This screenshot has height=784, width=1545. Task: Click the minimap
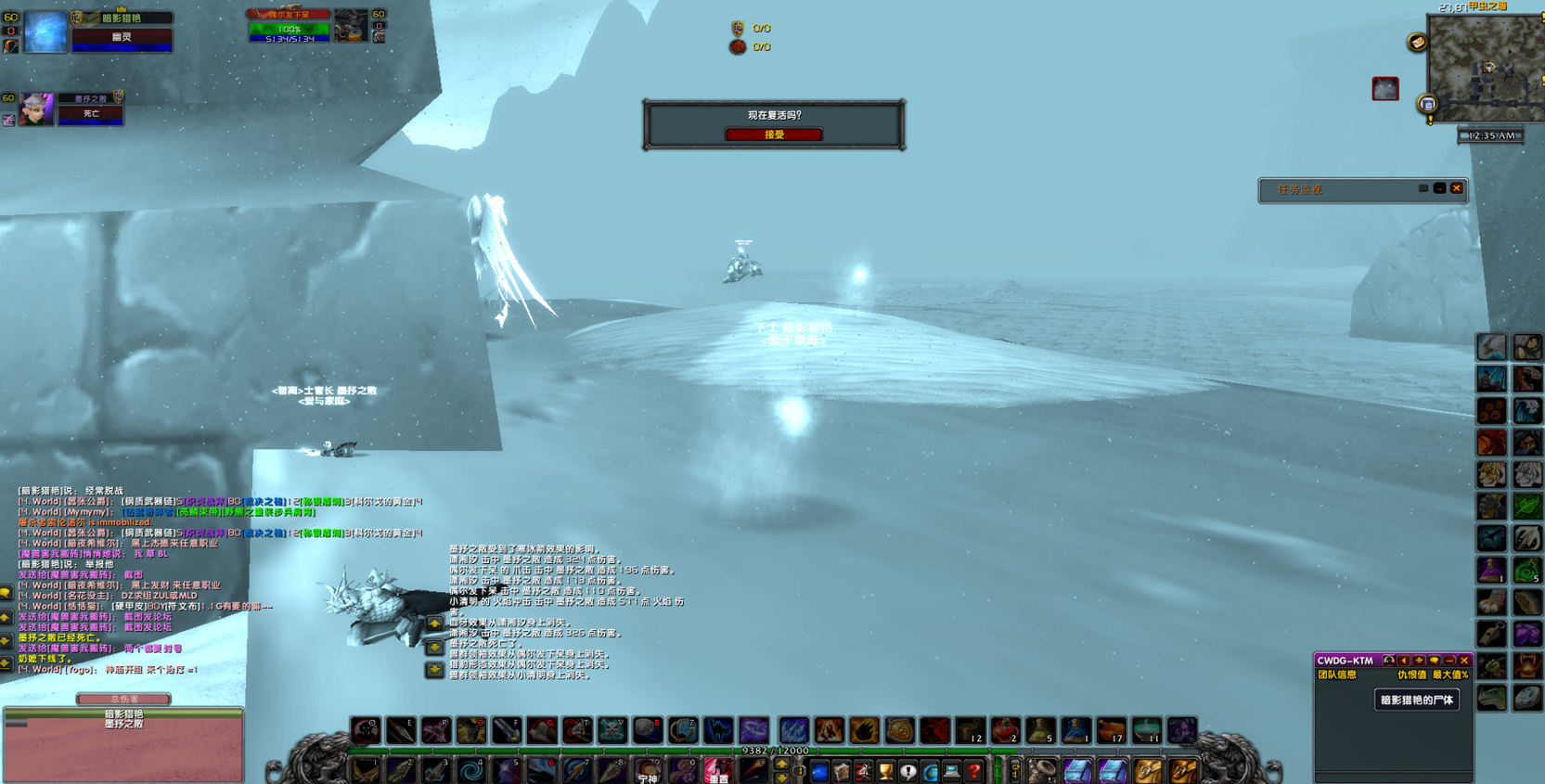coord(1485,67)
